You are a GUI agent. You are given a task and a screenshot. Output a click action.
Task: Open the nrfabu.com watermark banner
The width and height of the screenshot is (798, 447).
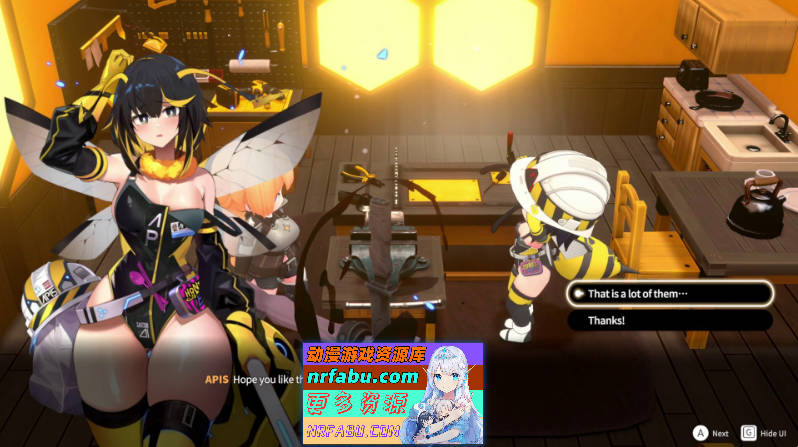pyautogui.click(x=392, y=393)
